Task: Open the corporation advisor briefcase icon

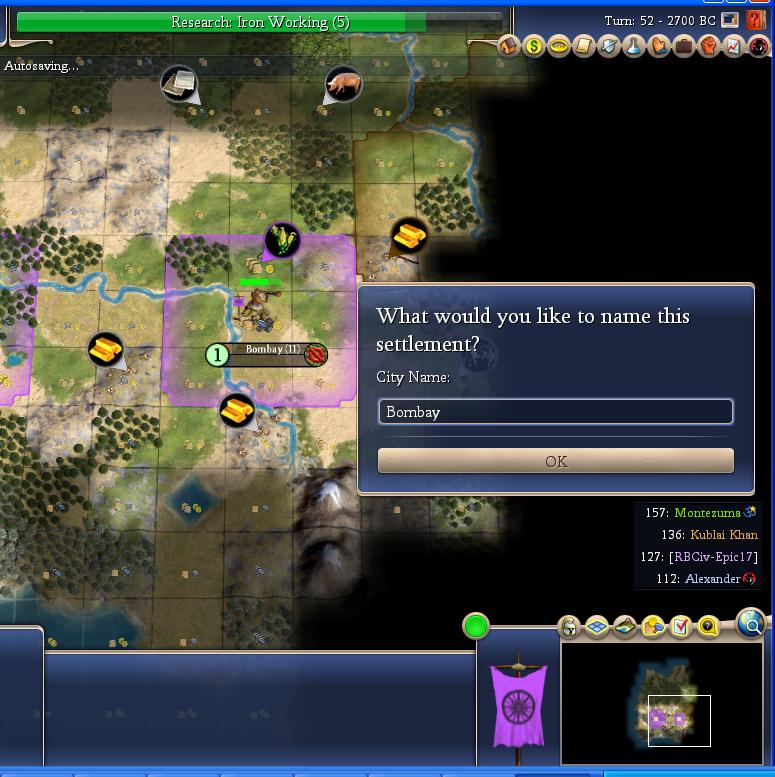Action: tap(684, 46)
